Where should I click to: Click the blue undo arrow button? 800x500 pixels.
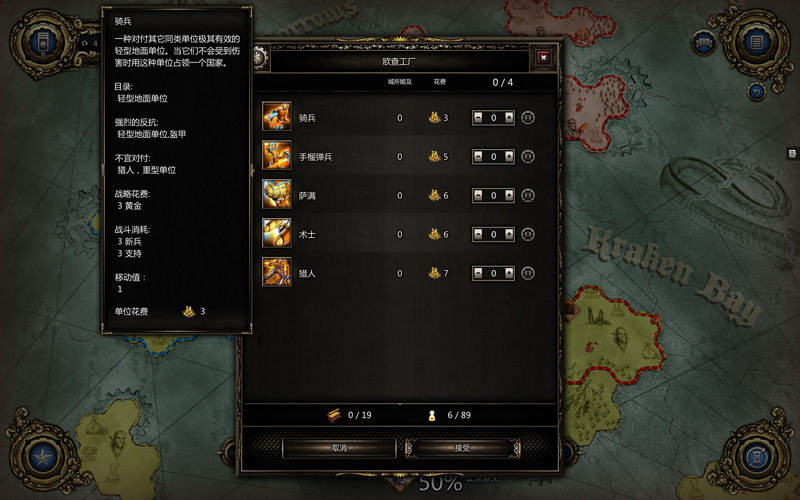coord(756,91)
